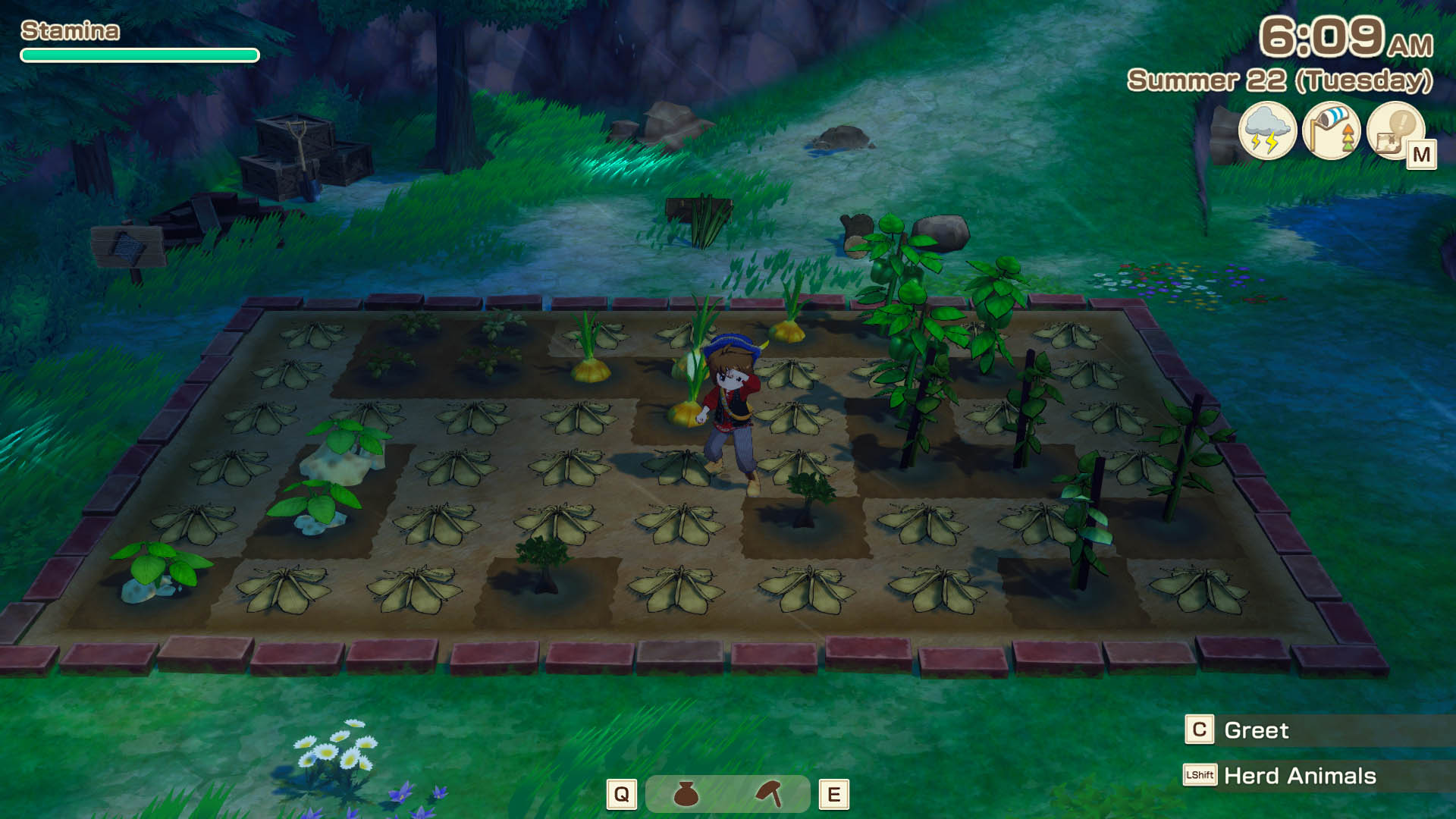
Task: Check the thunderstorm weather icon
Action: point(1266,130)
